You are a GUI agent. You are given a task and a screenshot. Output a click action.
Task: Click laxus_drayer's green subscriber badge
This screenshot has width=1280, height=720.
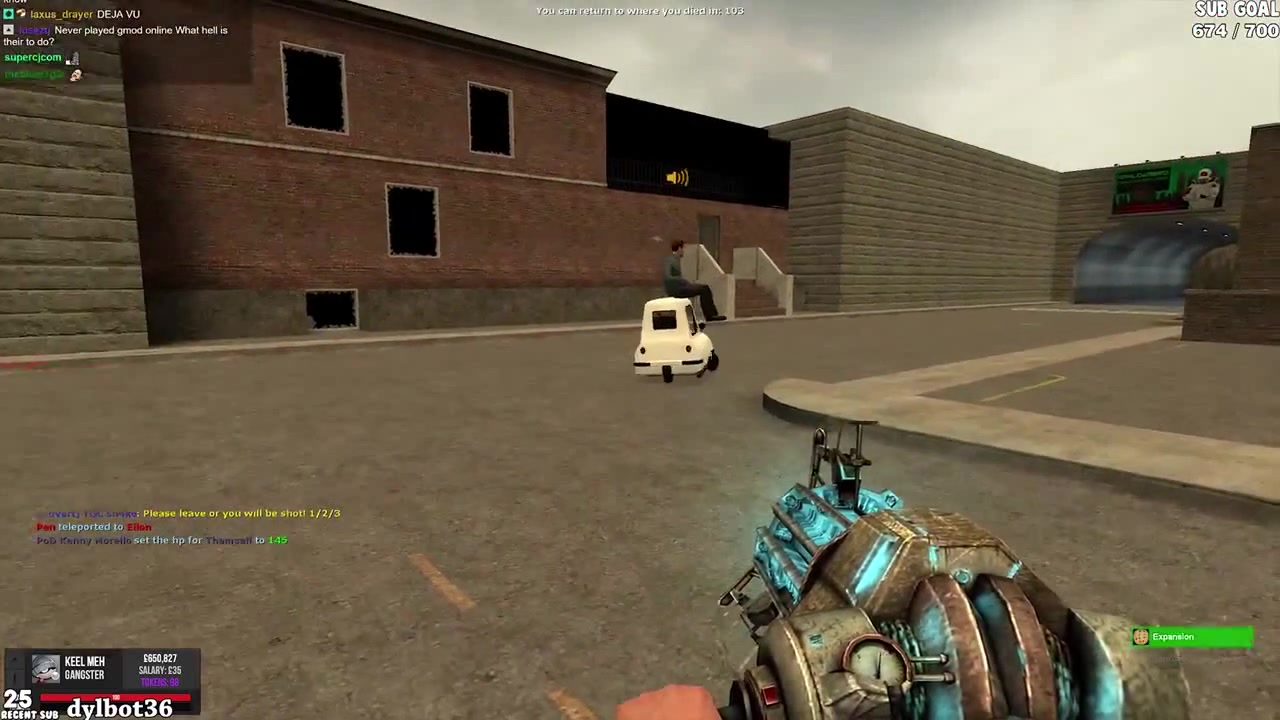pos(8,14)
